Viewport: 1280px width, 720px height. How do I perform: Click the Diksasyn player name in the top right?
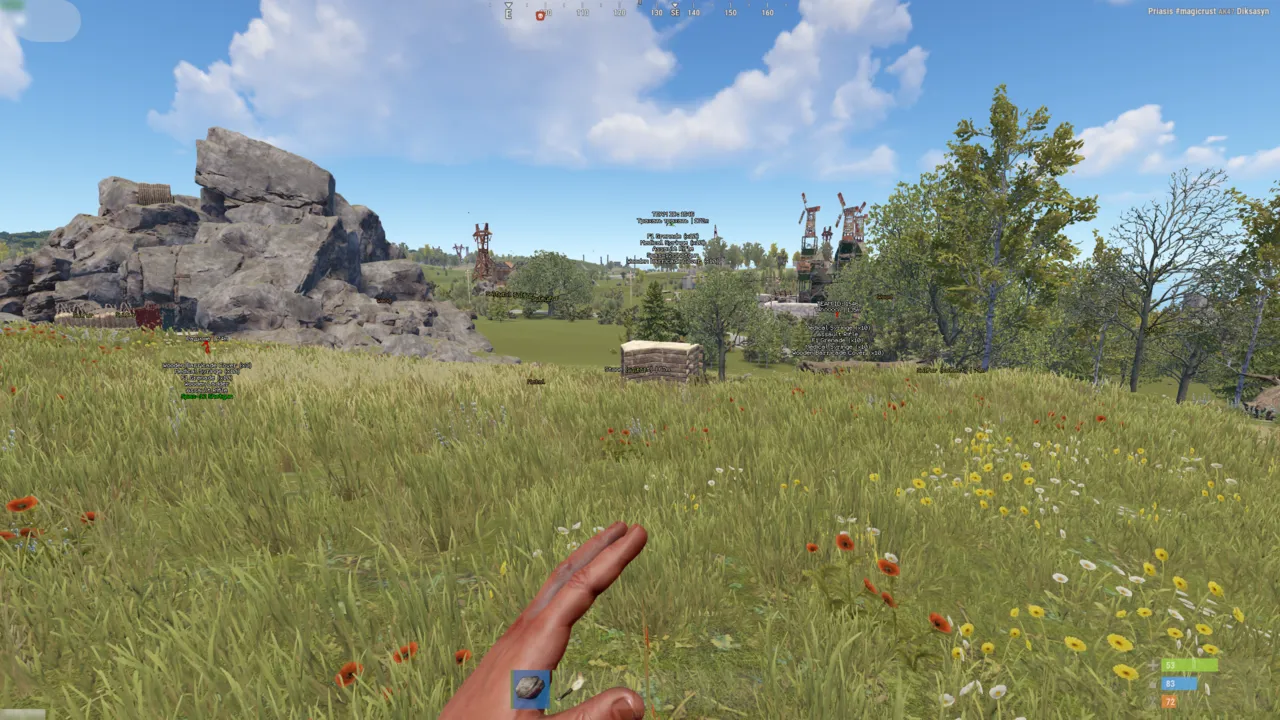1253,10
